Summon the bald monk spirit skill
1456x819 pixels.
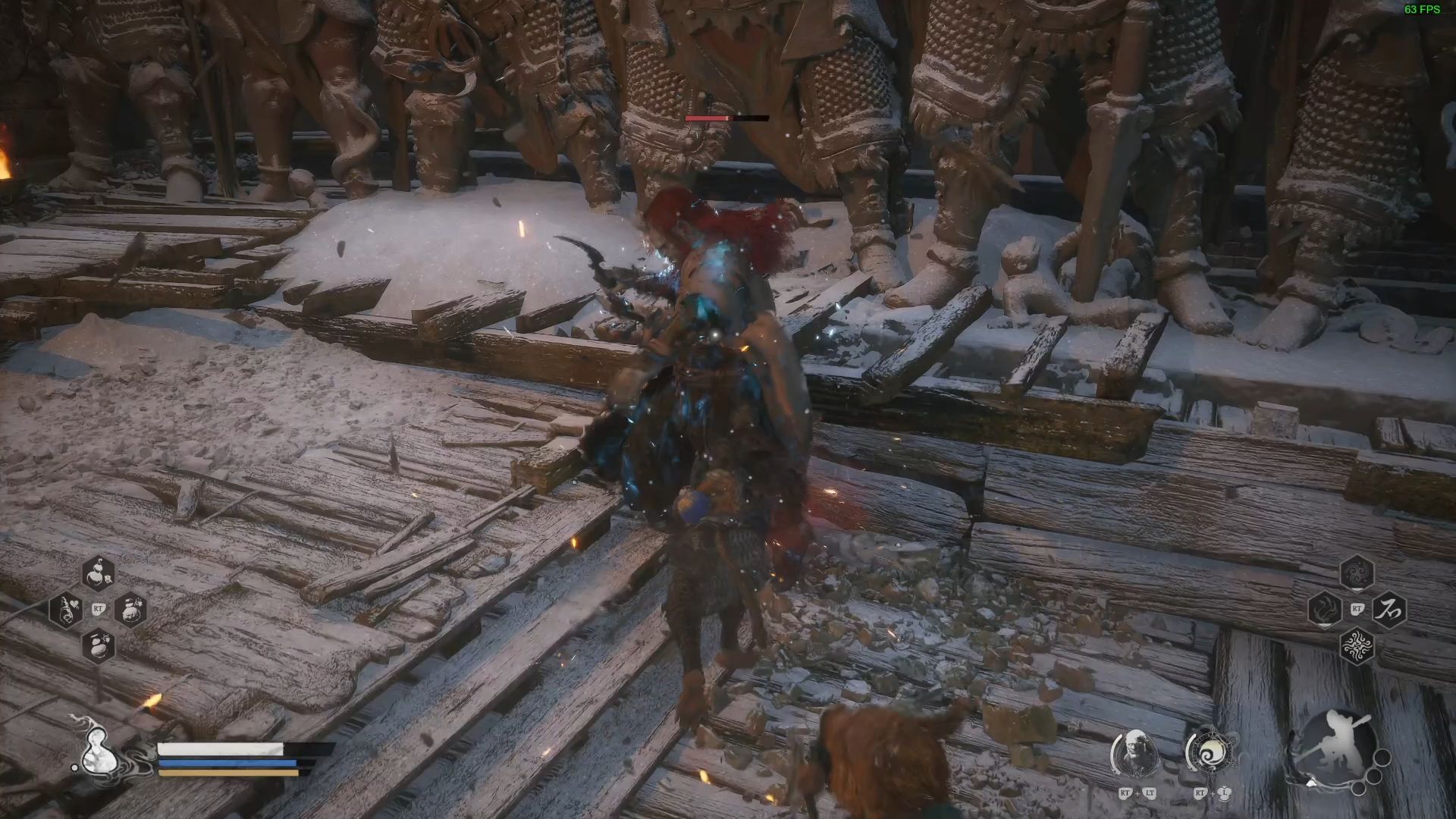[1134, 753]
